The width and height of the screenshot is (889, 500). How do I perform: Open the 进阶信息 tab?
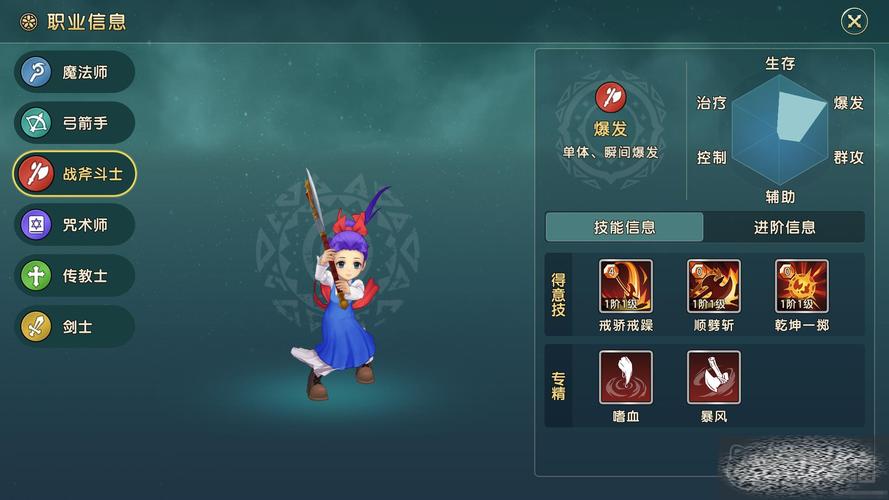(x=784, y=227)
